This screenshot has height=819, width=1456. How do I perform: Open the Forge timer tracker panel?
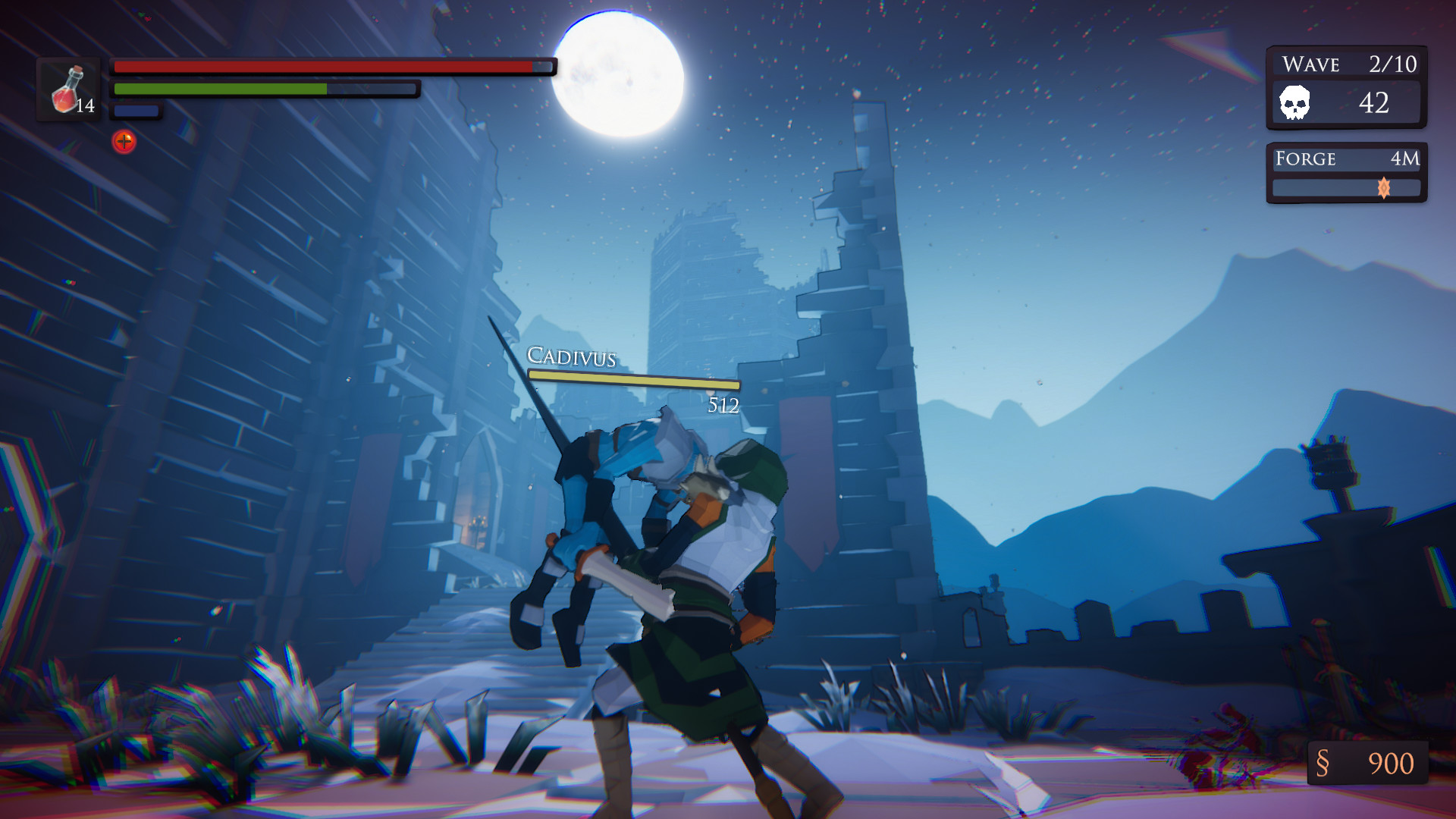(1346, 173)
